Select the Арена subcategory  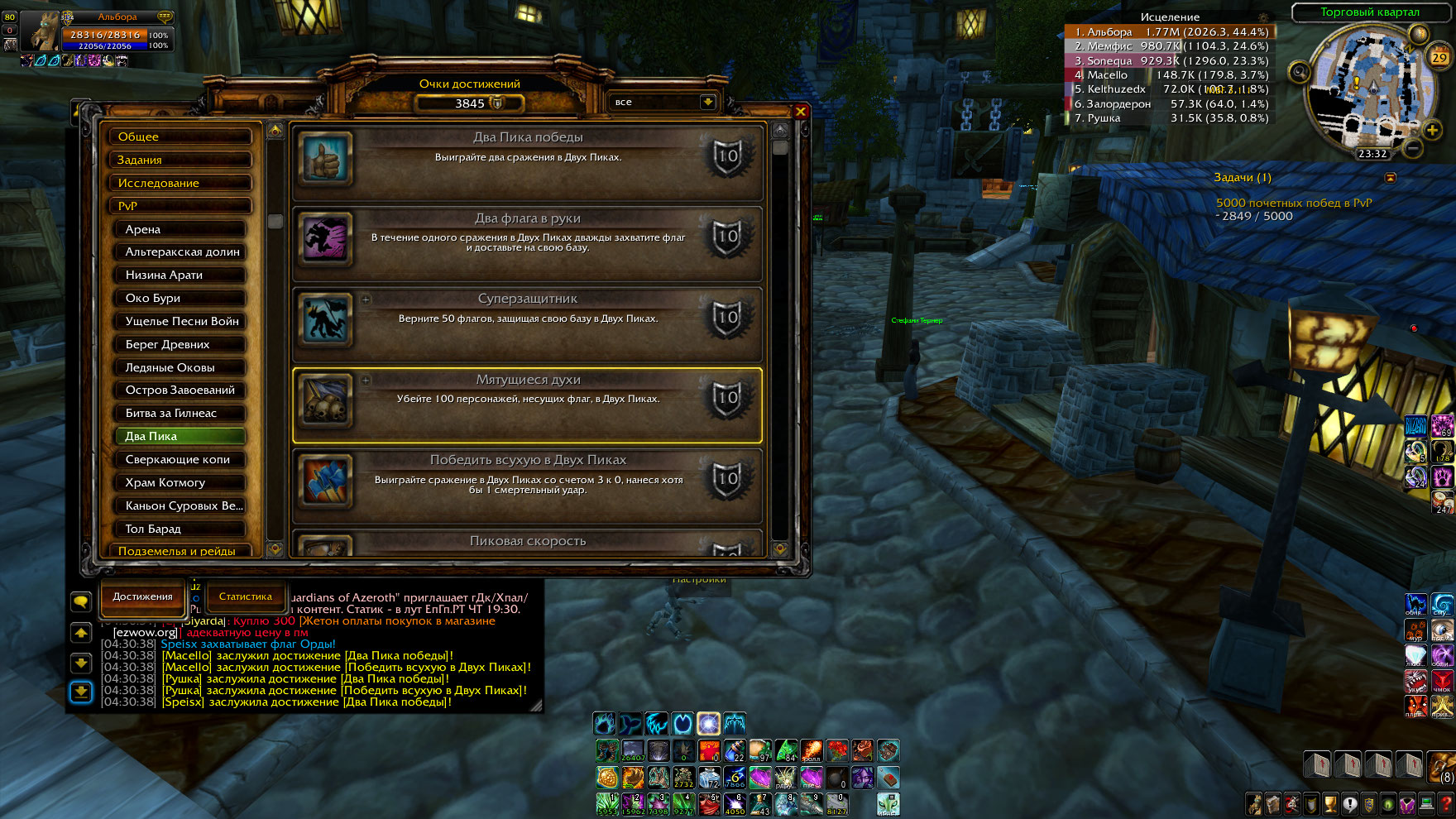(x=180, y=229)
